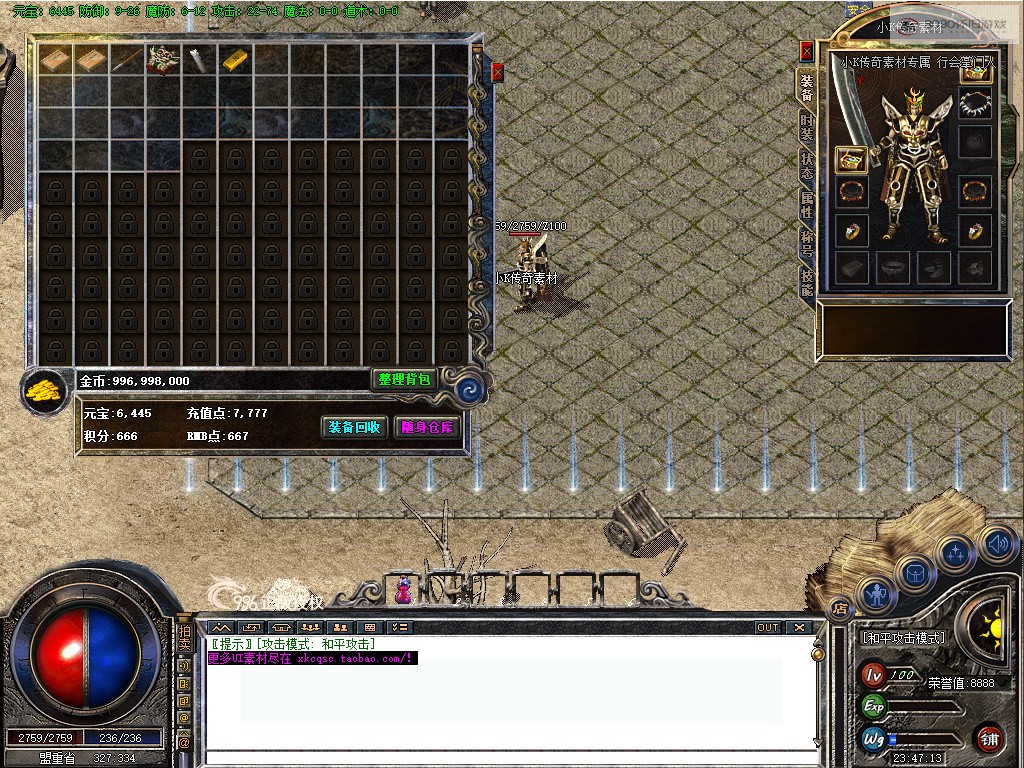Open the character figure round button

[876, 596]
